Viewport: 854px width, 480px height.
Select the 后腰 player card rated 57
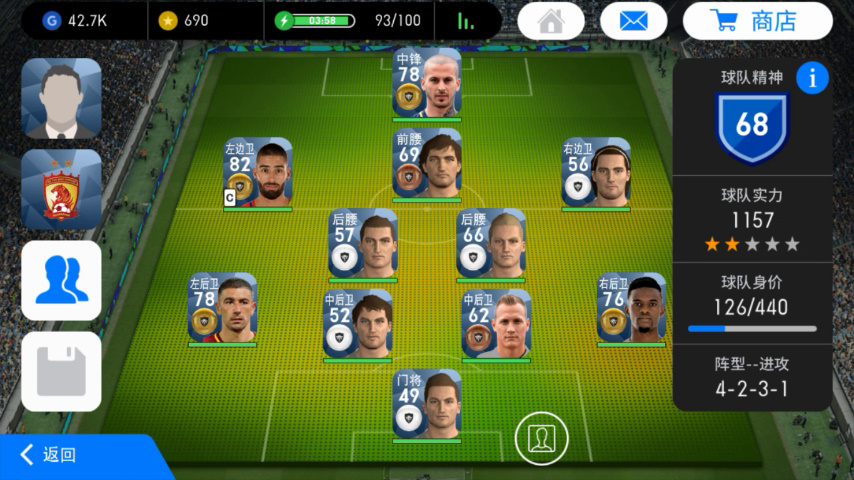[x=363, y=244]
